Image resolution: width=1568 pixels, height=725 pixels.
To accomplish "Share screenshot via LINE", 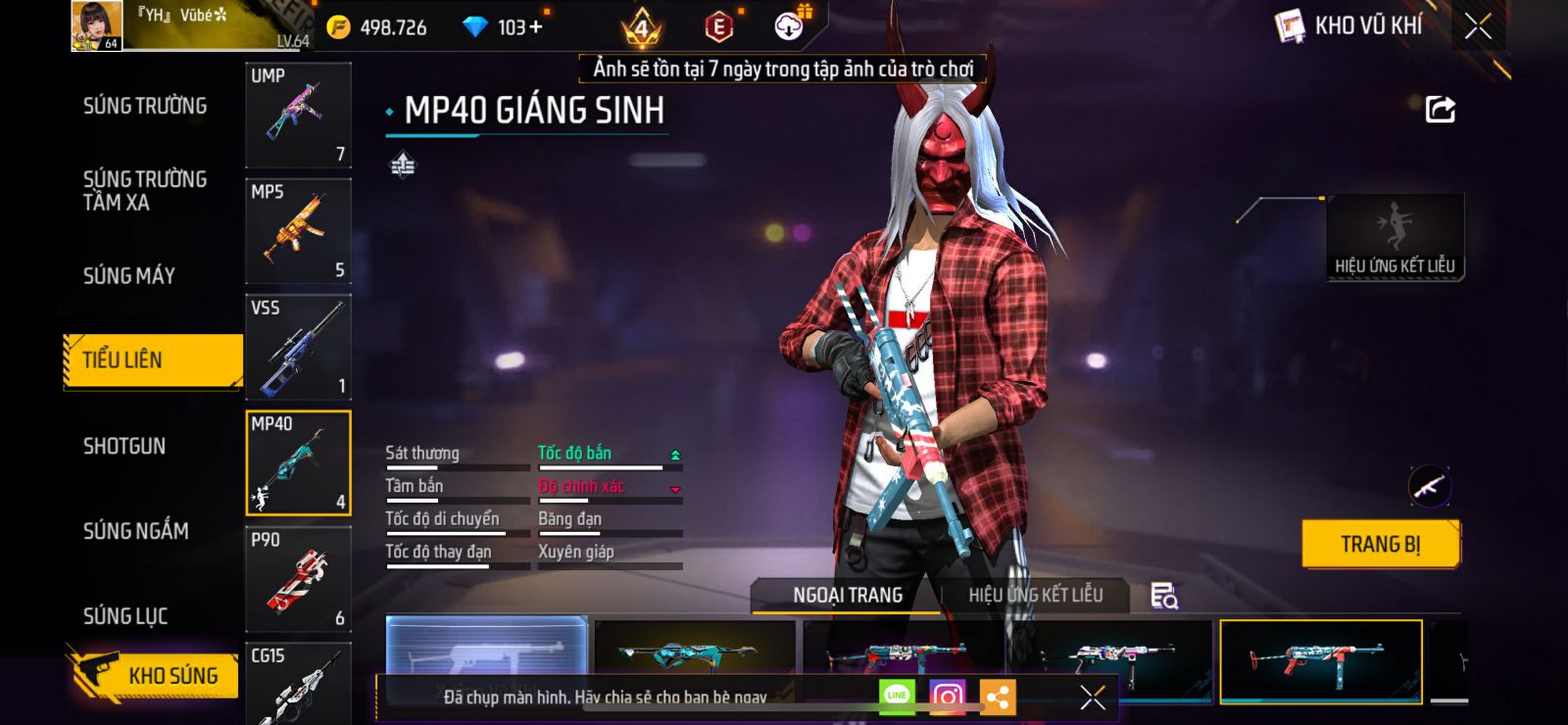I will tap(897, 697).
